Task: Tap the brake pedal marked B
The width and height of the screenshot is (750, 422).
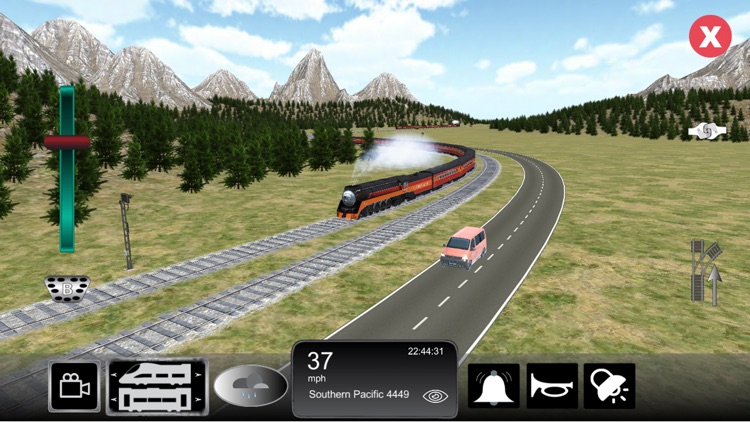Action: pos(67,288)
